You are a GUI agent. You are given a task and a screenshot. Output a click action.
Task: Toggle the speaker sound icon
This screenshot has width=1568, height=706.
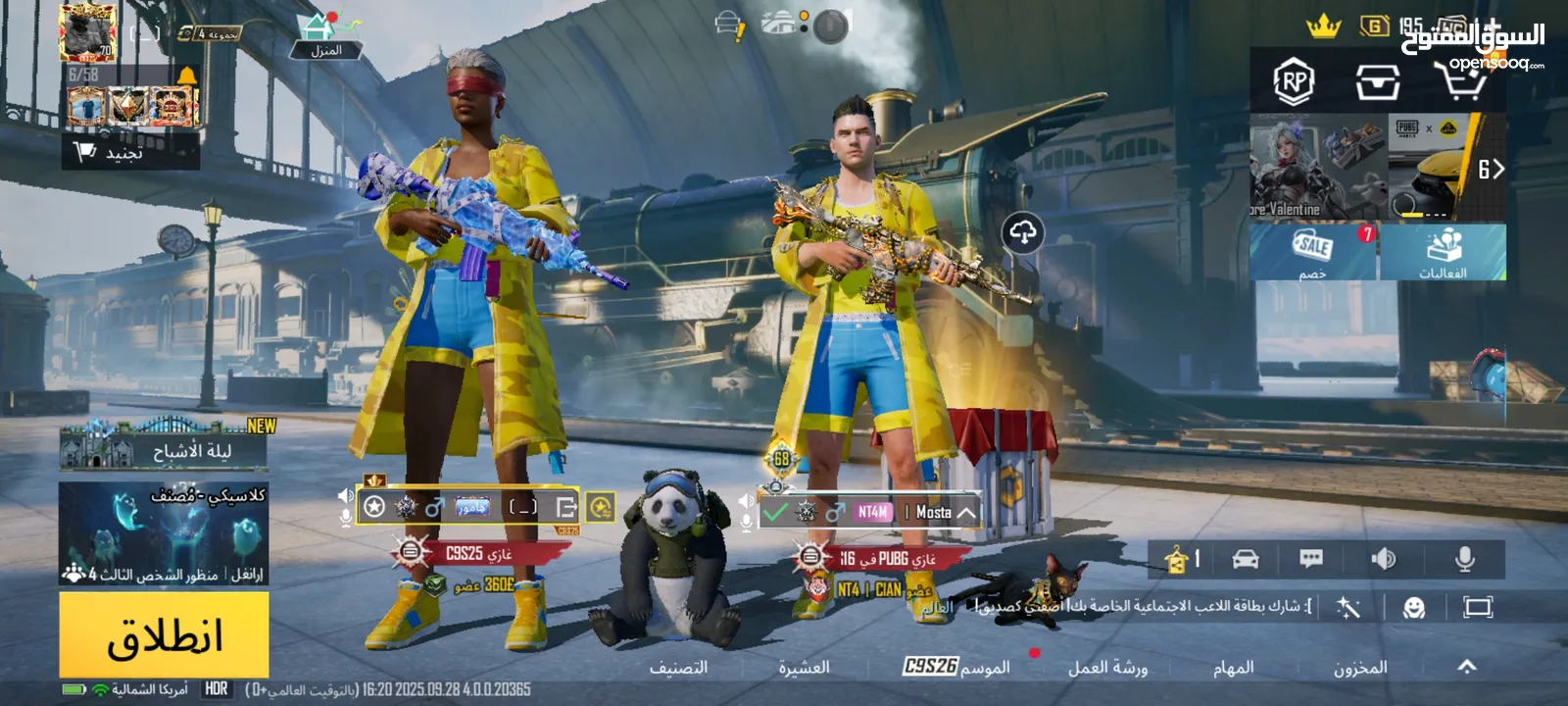(1383, 559)
